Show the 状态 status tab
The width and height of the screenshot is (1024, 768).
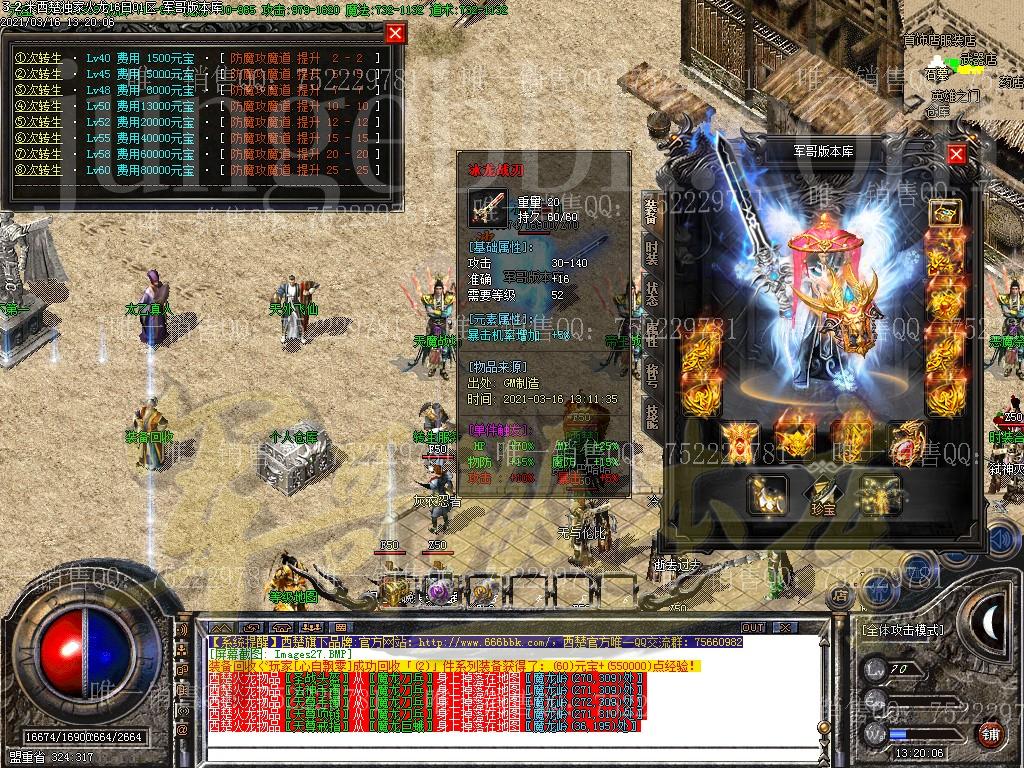(x=651, y=293)
